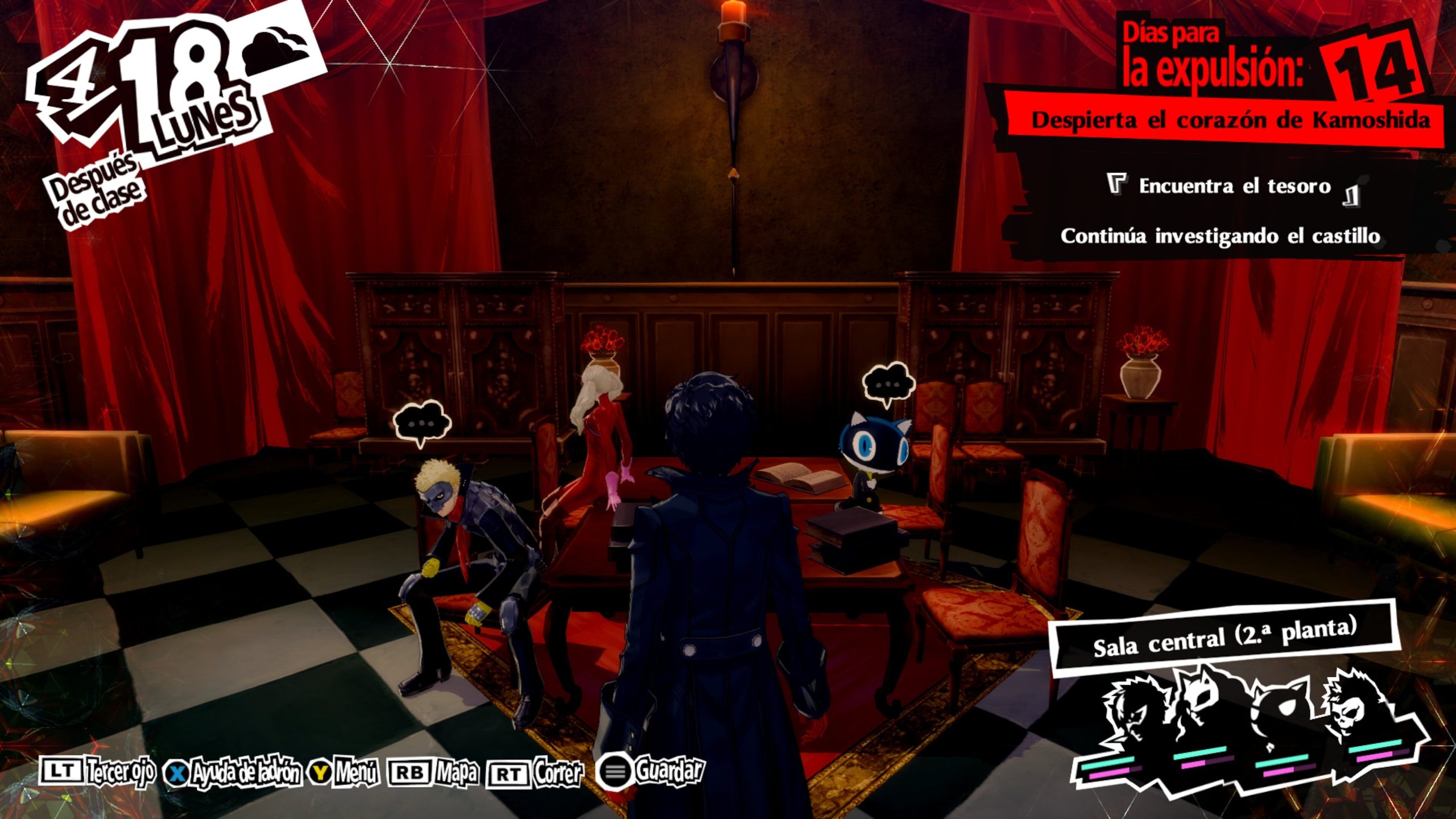Open the Encuentra el tesoro objective
Viewport: 1456px width, 819px height.
click(x=1234, y=187)
